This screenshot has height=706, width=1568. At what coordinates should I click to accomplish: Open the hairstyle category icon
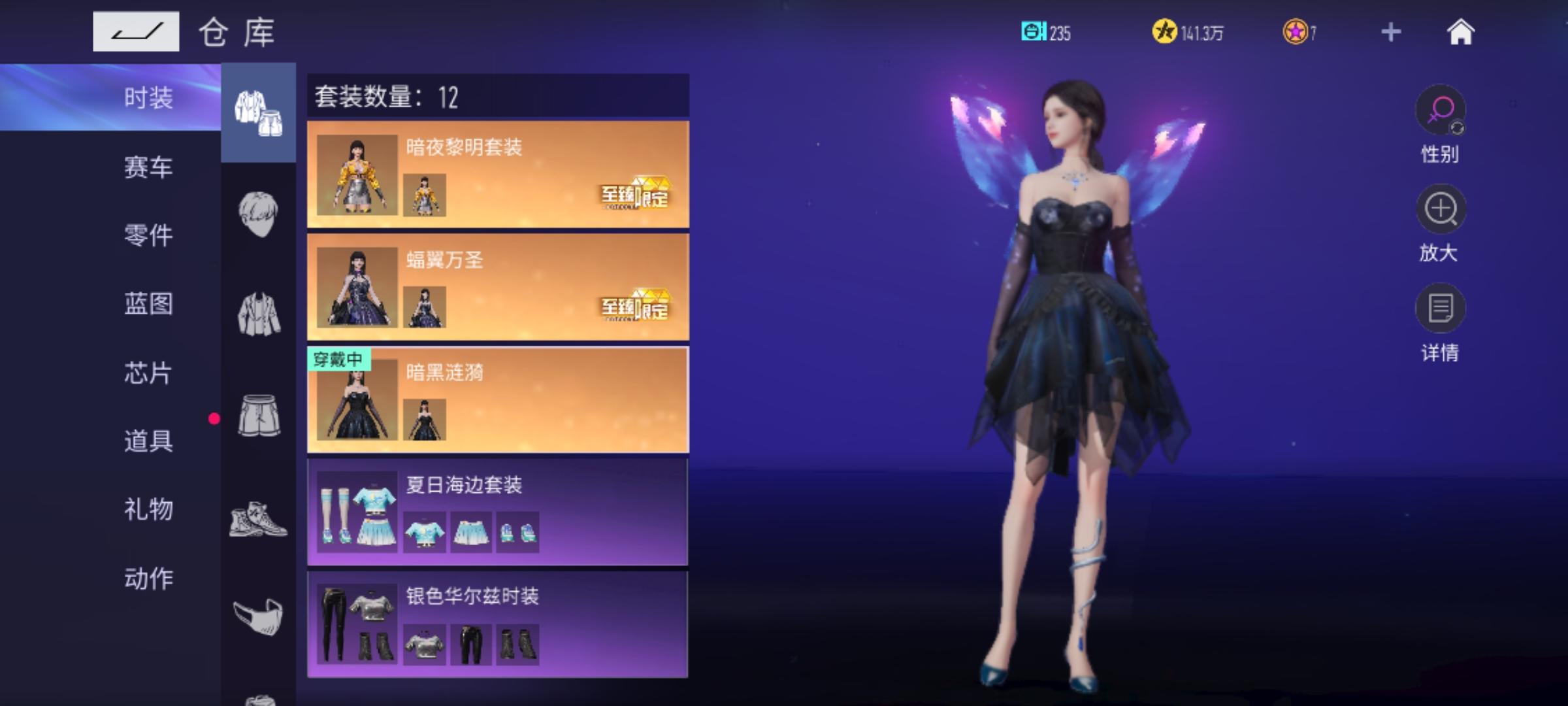pyautogui.click(x=259, y=209)
